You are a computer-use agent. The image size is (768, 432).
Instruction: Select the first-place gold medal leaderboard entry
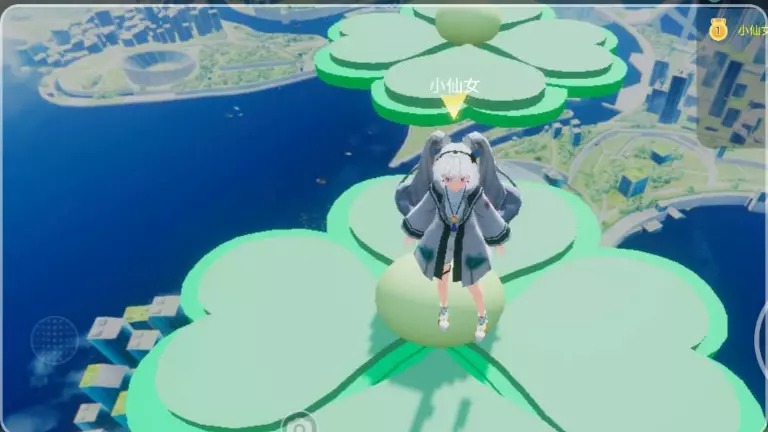[x=719, y=30]
